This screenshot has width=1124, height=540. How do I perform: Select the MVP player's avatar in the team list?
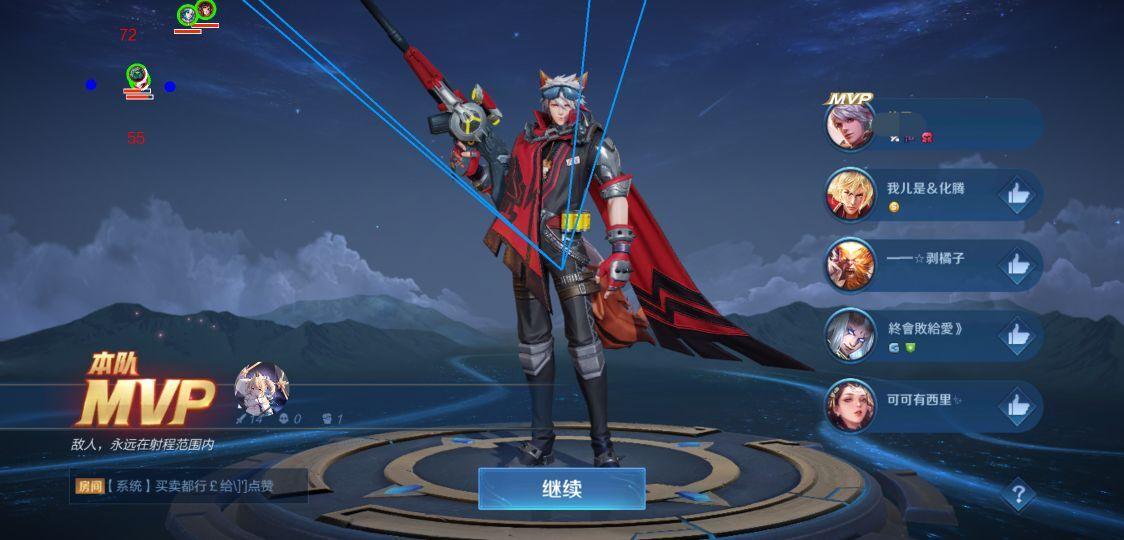[x=850, y=126]
